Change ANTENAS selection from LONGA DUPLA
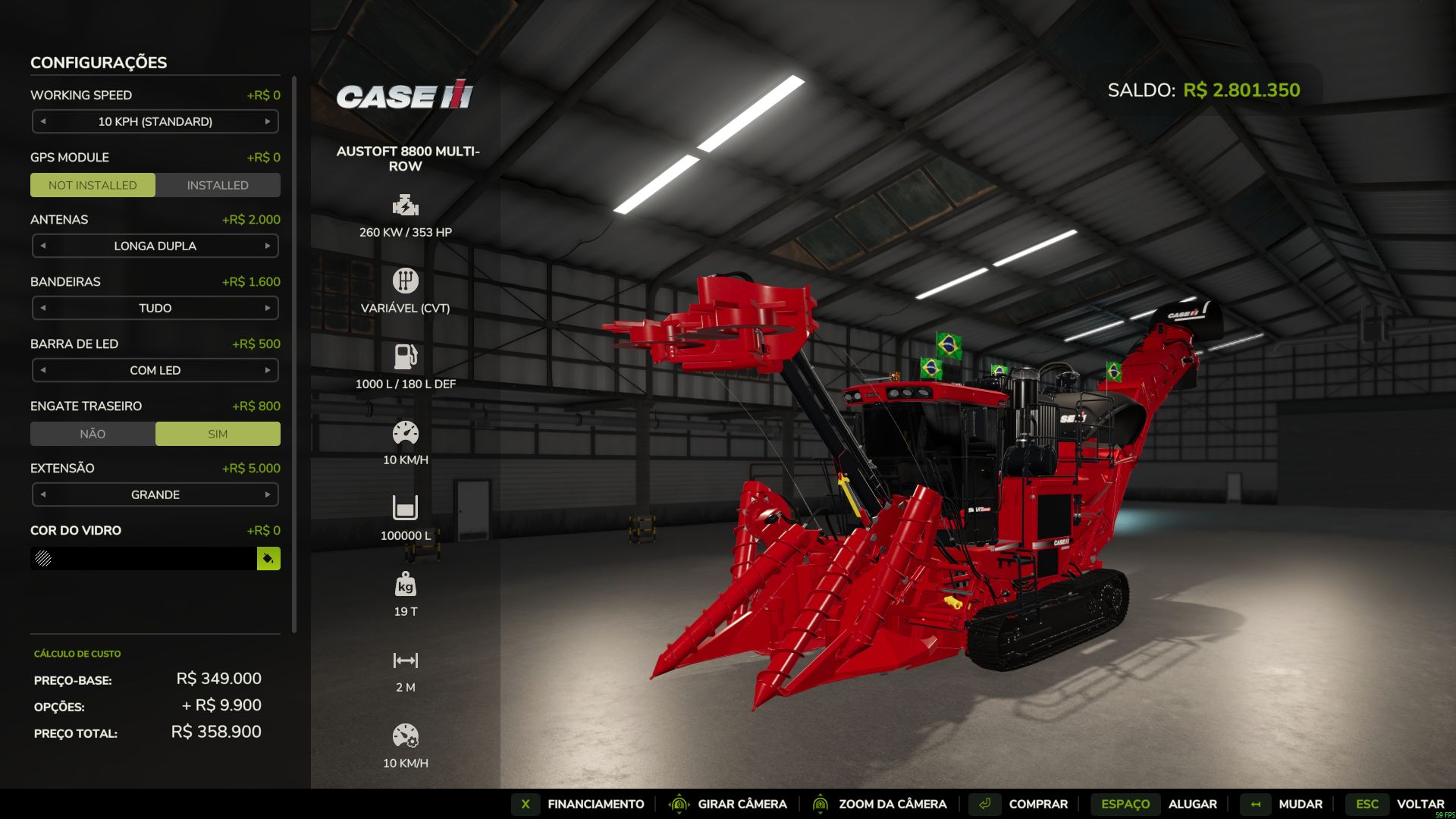 [x=267, y=246]
